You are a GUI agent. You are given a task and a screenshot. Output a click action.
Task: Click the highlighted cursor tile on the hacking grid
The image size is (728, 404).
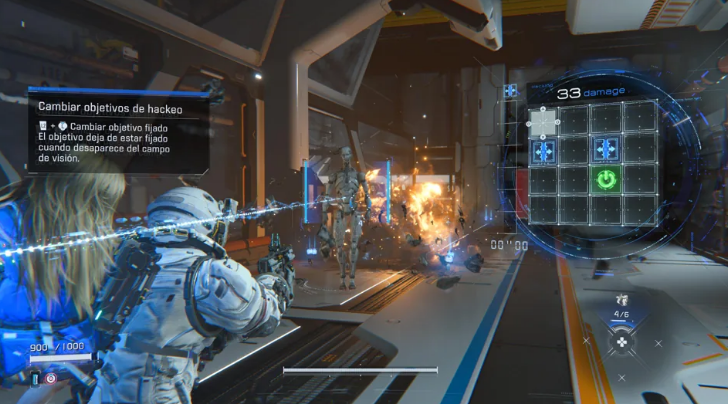point(543,122)
